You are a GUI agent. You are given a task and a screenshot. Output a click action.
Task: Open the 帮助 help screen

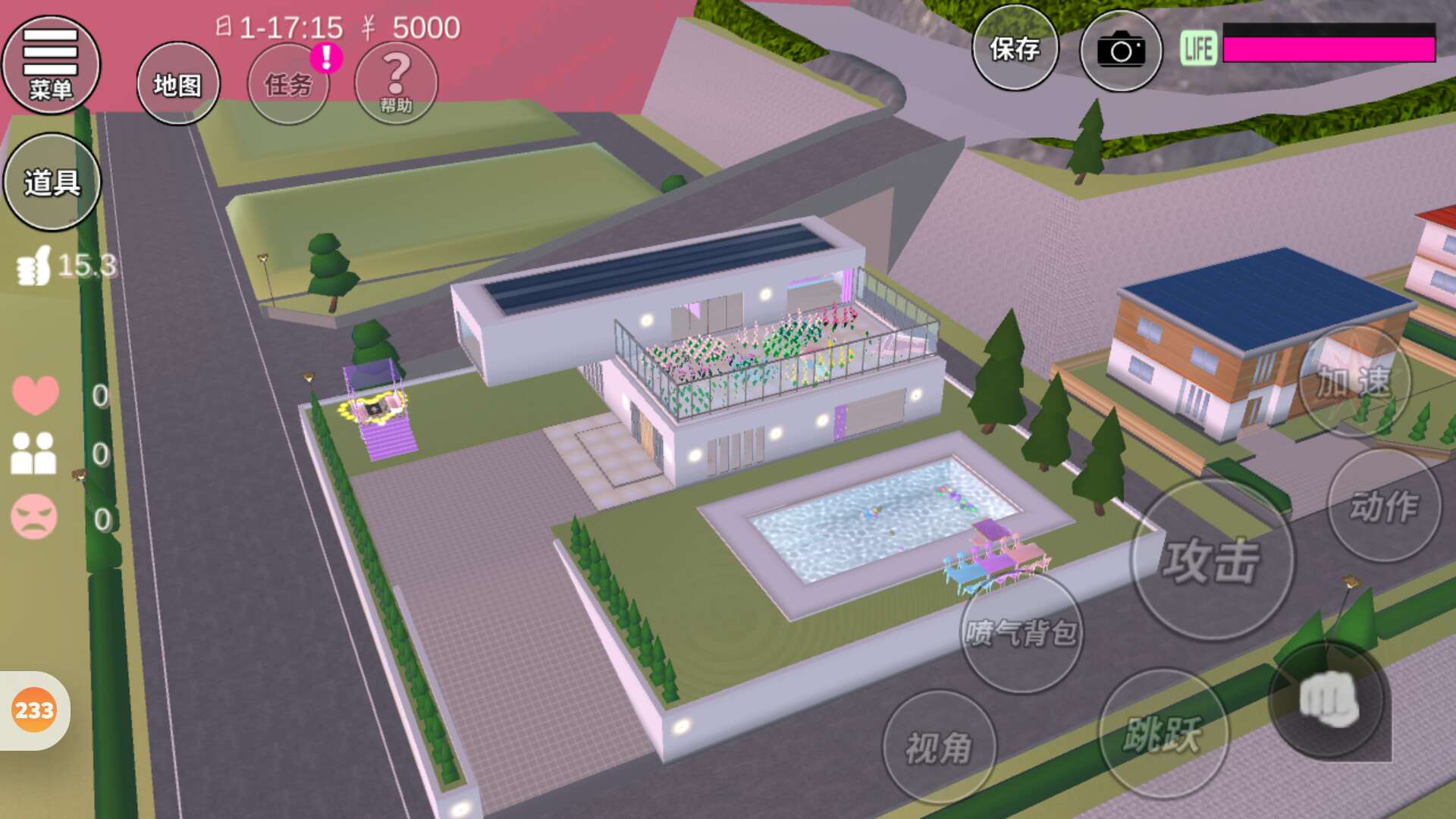tap(396, 82)
